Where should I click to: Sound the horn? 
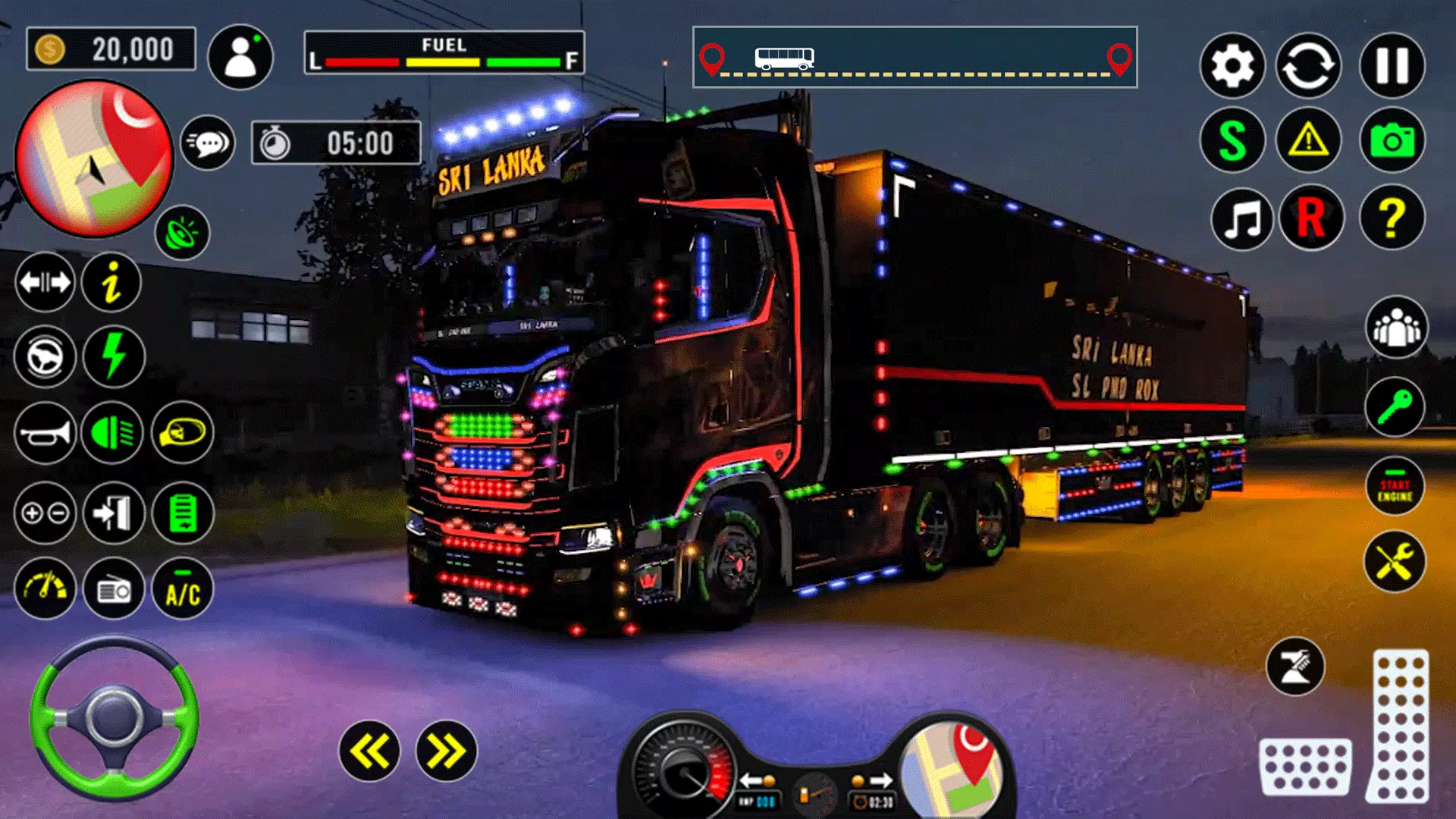pos(45,434)
